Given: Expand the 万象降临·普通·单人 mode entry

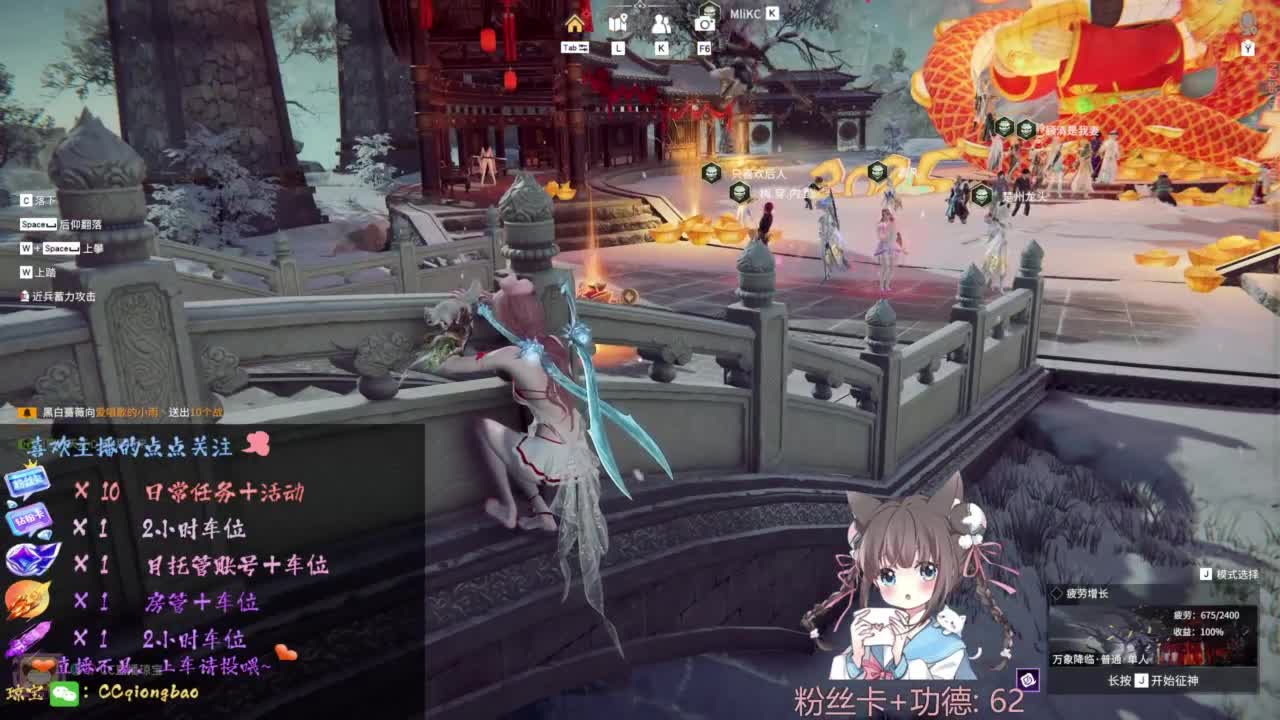Looking at the screenshot, I should [1100, 660].
